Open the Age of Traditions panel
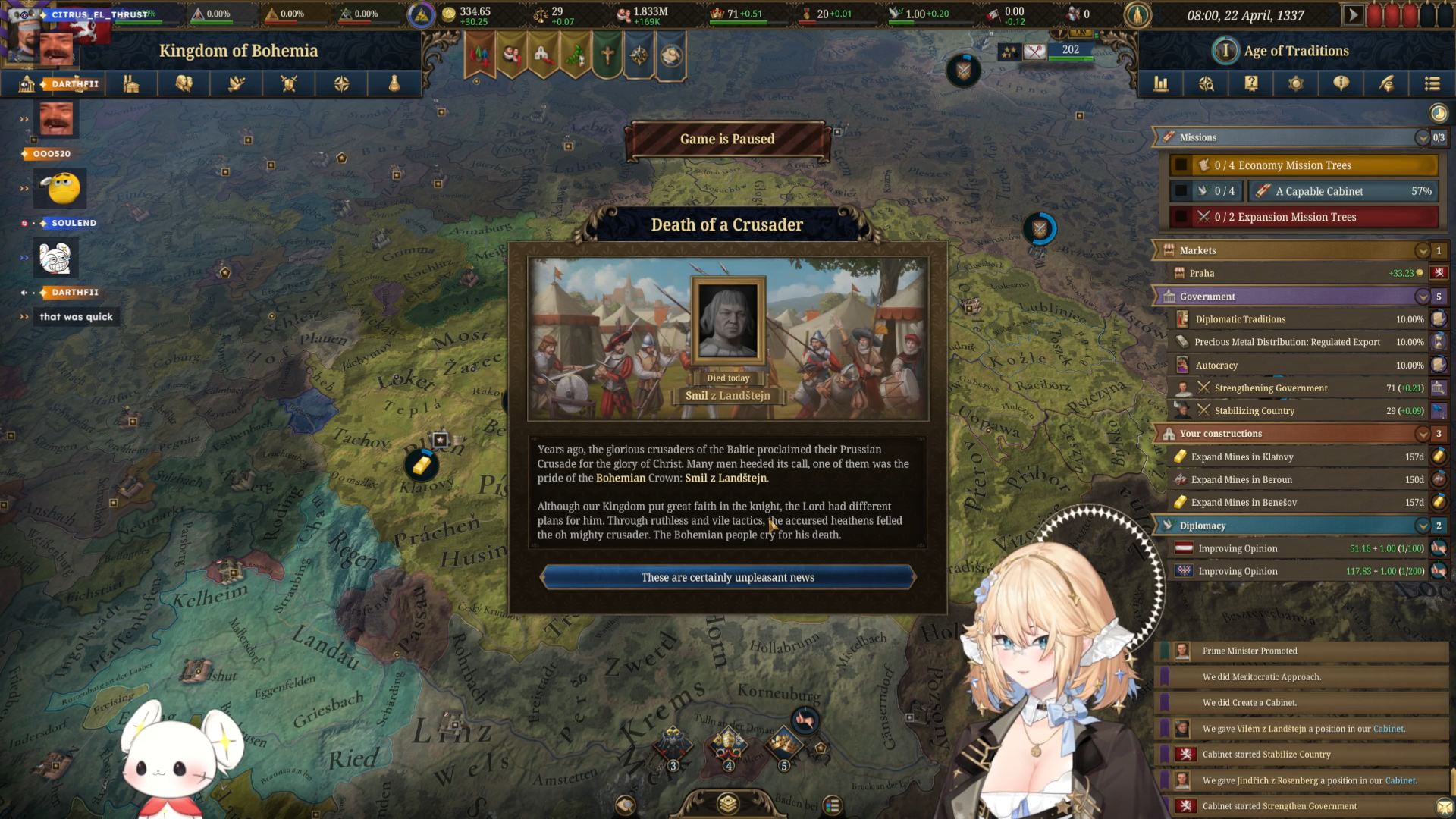 tap(1295, 51)
